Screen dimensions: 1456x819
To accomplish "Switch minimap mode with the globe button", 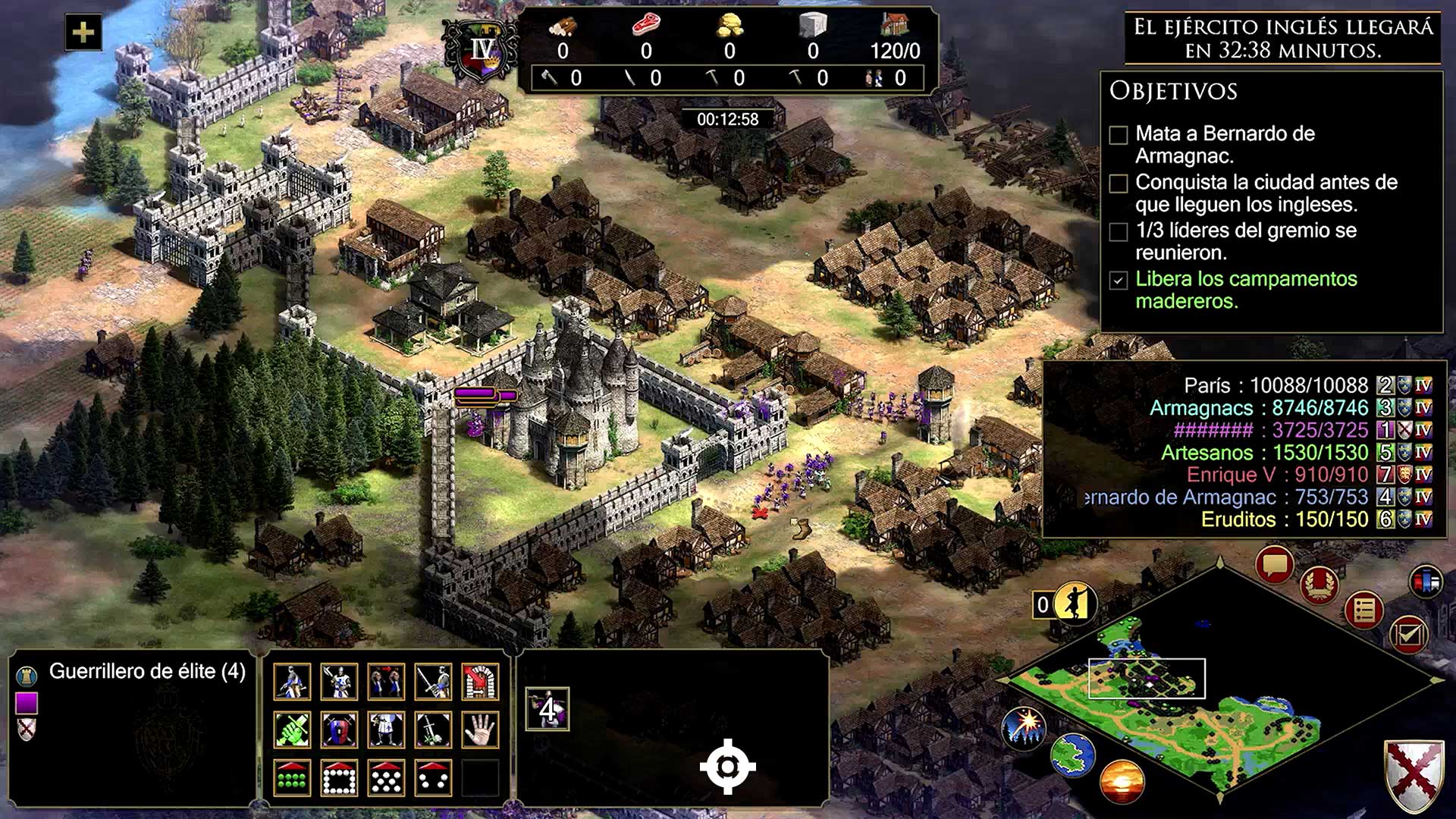I will point(1072,755).
